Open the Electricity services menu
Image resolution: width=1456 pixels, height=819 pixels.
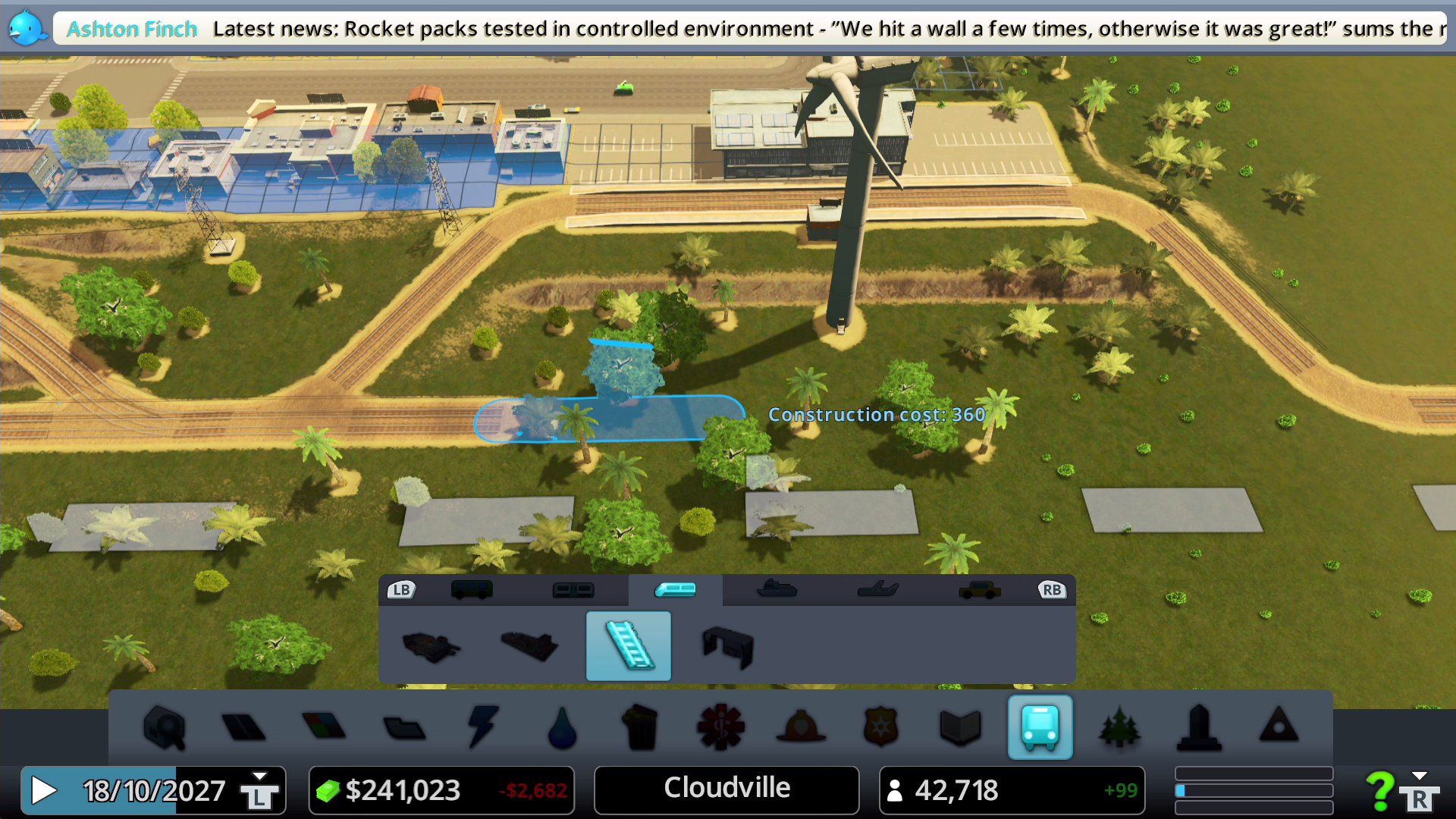[x=482, y=728]
